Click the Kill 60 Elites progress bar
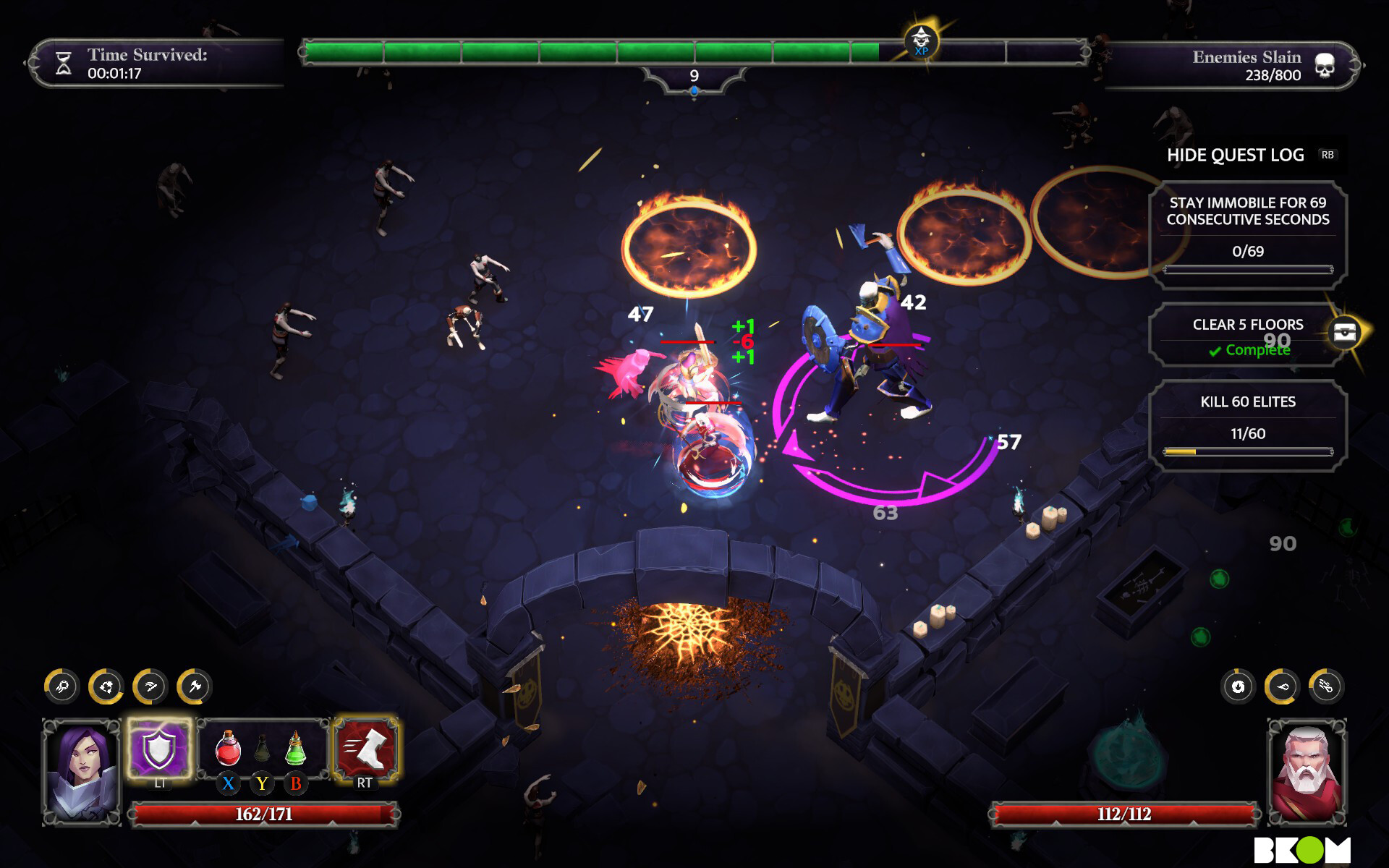 tap(1246, 451)
